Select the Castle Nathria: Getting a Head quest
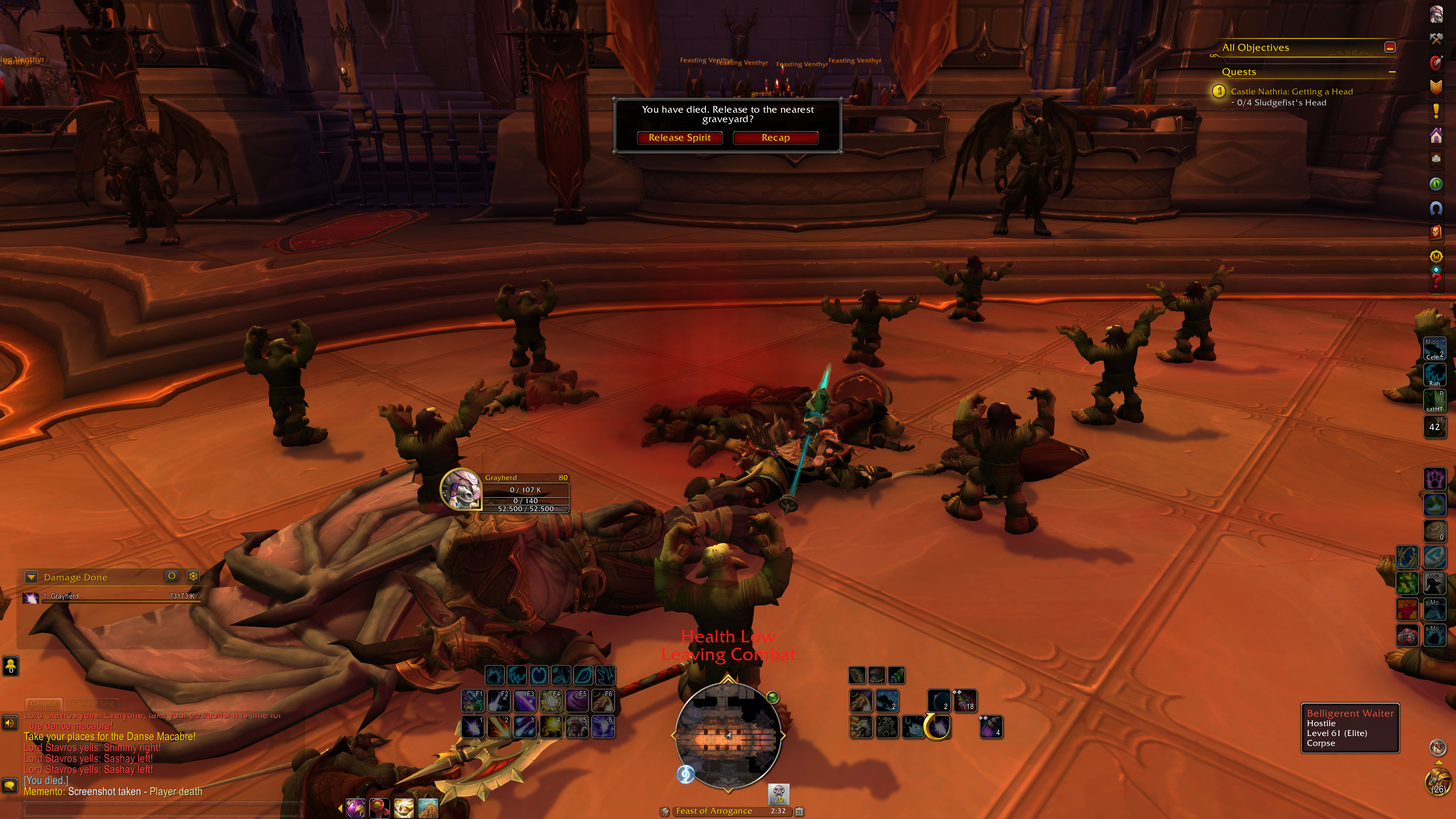 point(1291,91)
